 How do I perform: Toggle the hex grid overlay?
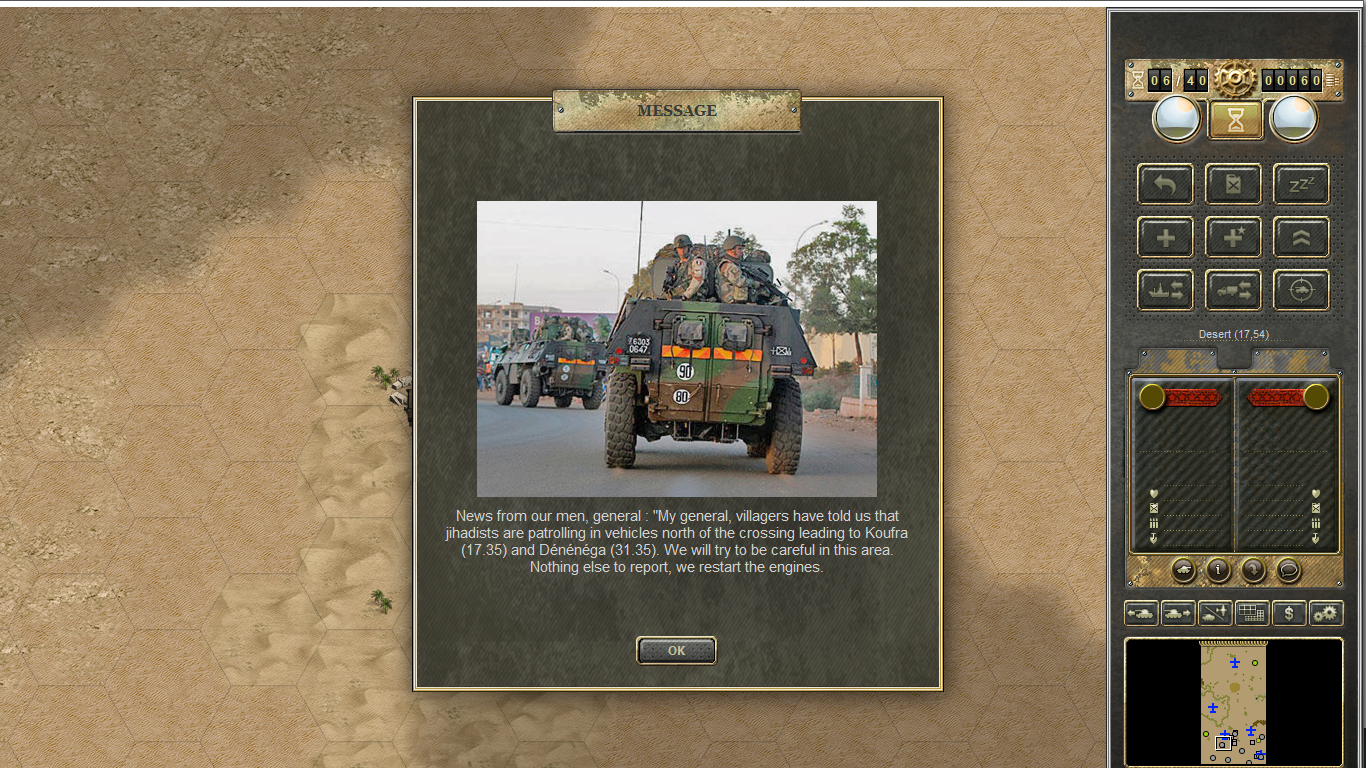pos(1252,613)
